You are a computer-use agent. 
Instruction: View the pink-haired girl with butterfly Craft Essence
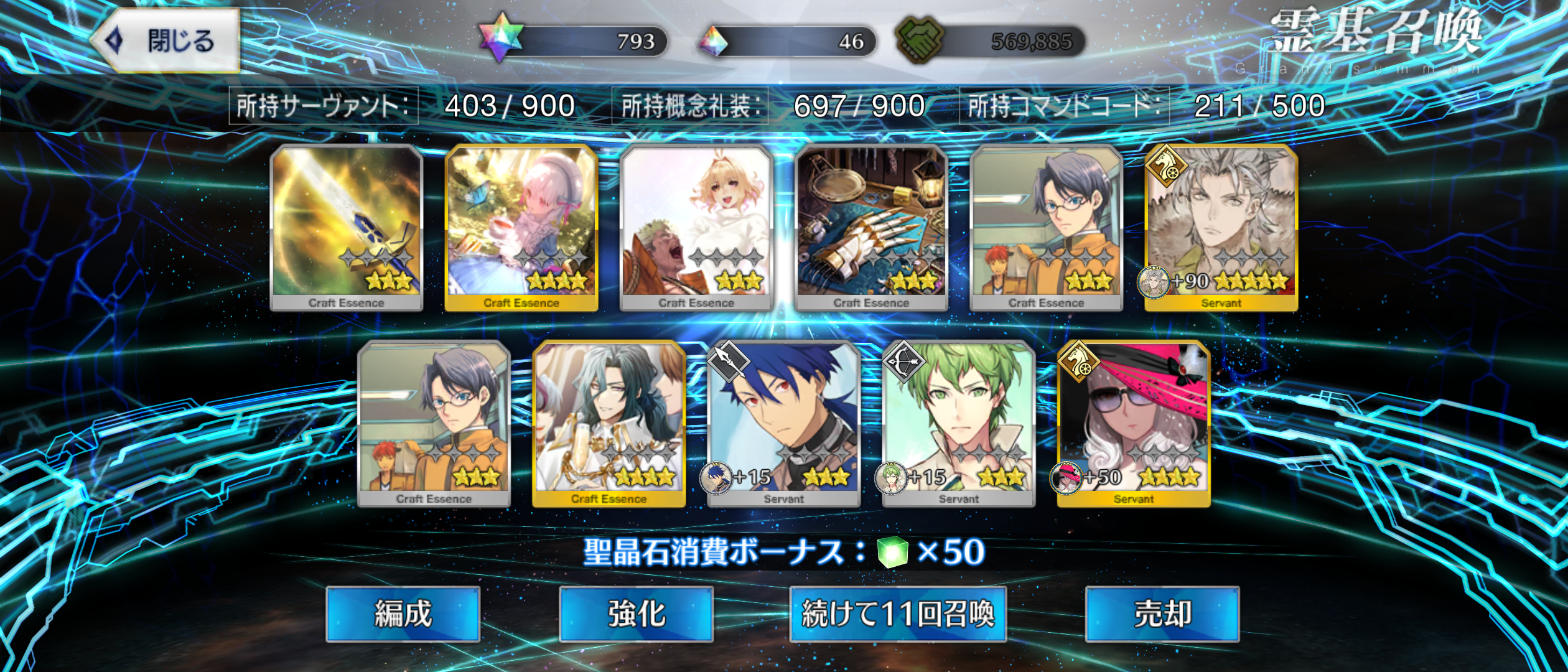coord(521,227)
